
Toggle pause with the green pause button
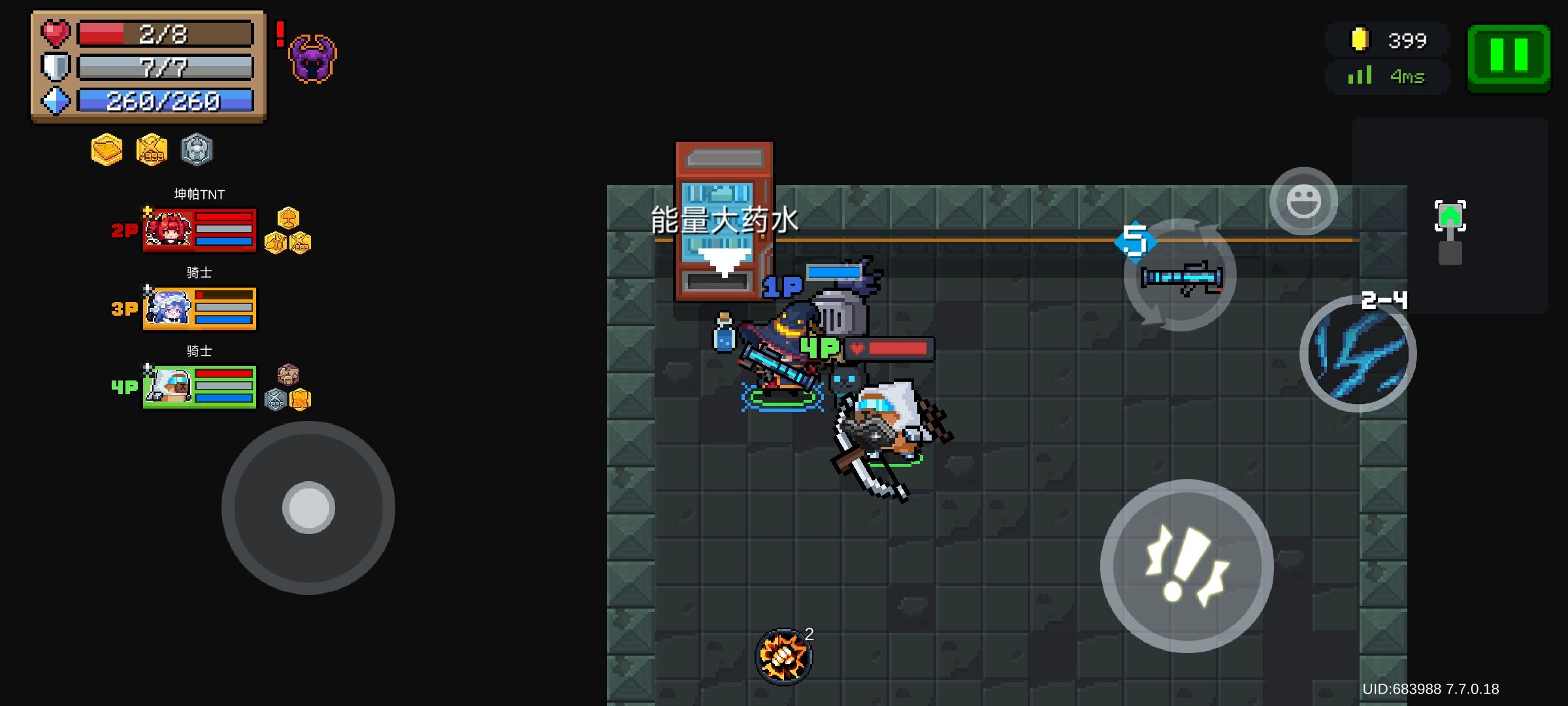(x=1509, y=58)
